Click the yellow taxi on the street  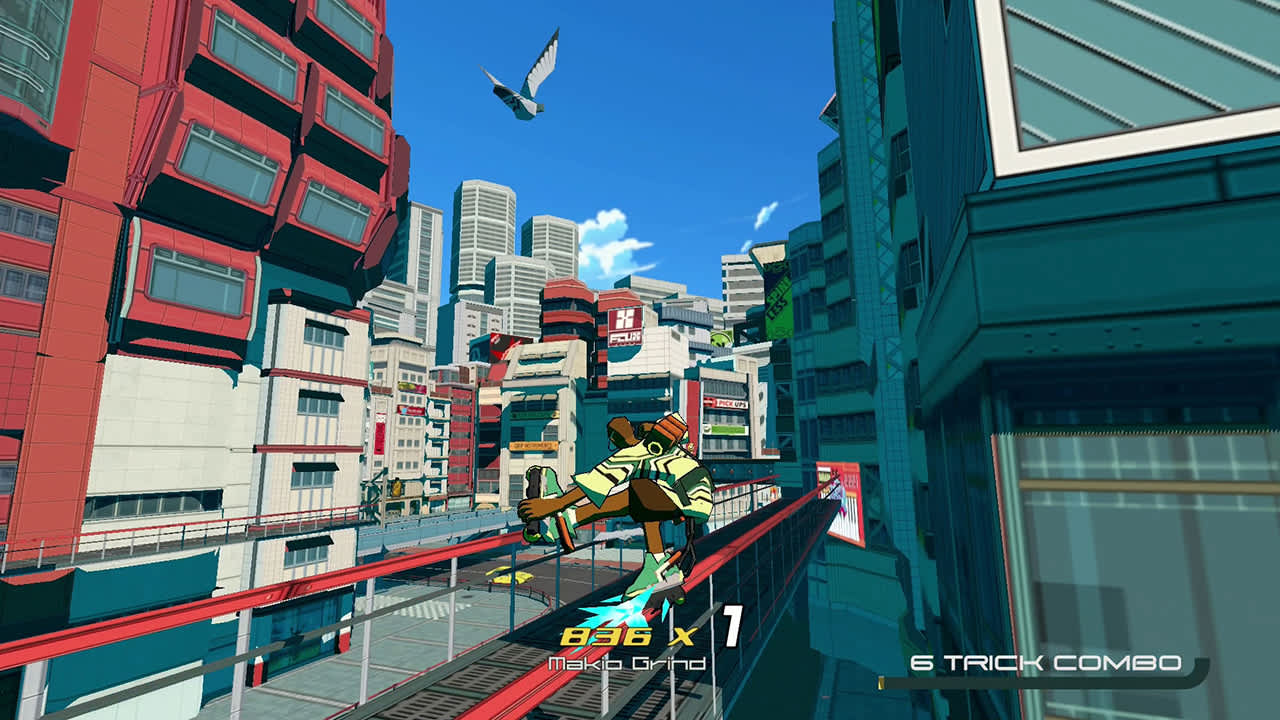pyautogui.click(x=511, y=576)
